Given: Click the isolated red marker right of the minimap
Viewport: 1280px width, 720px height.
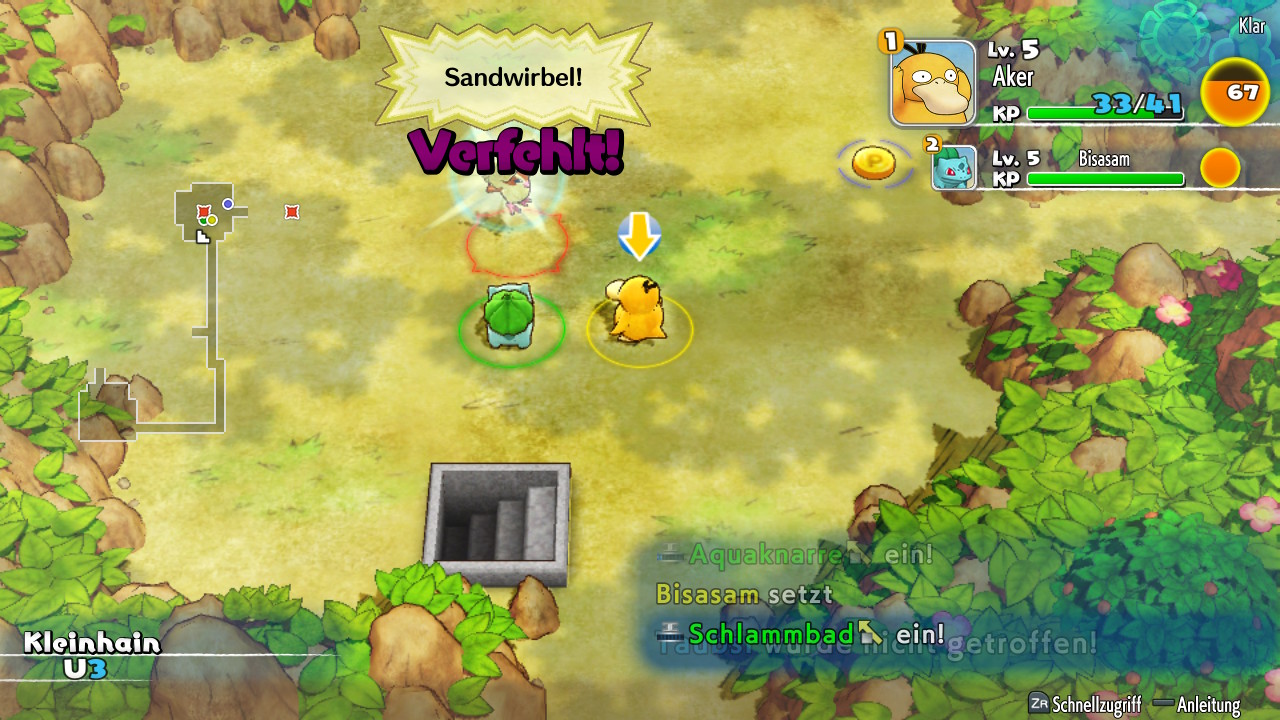Looking at the screenshot, I should (x=292, y=212).
